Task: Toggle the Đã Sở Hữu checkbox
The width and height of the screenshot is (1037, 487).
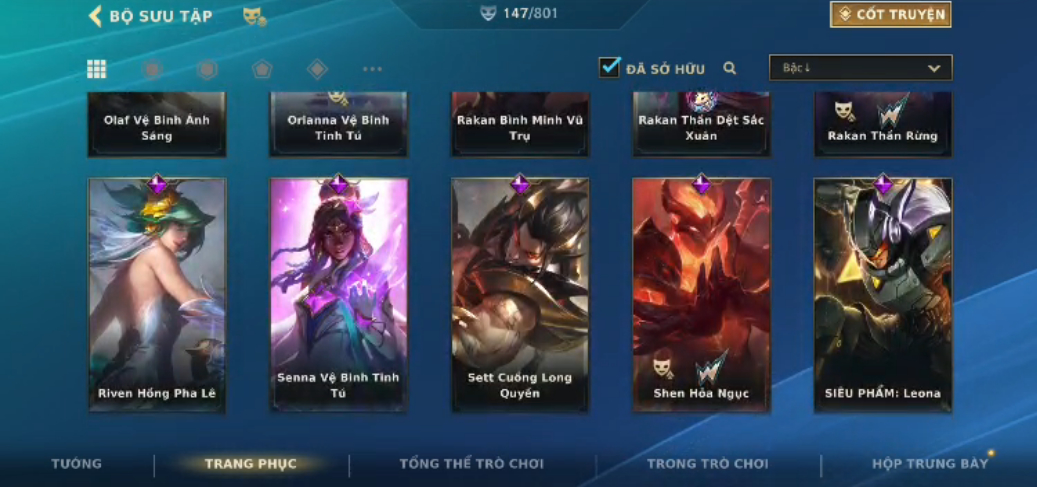Action: [609, 67]
